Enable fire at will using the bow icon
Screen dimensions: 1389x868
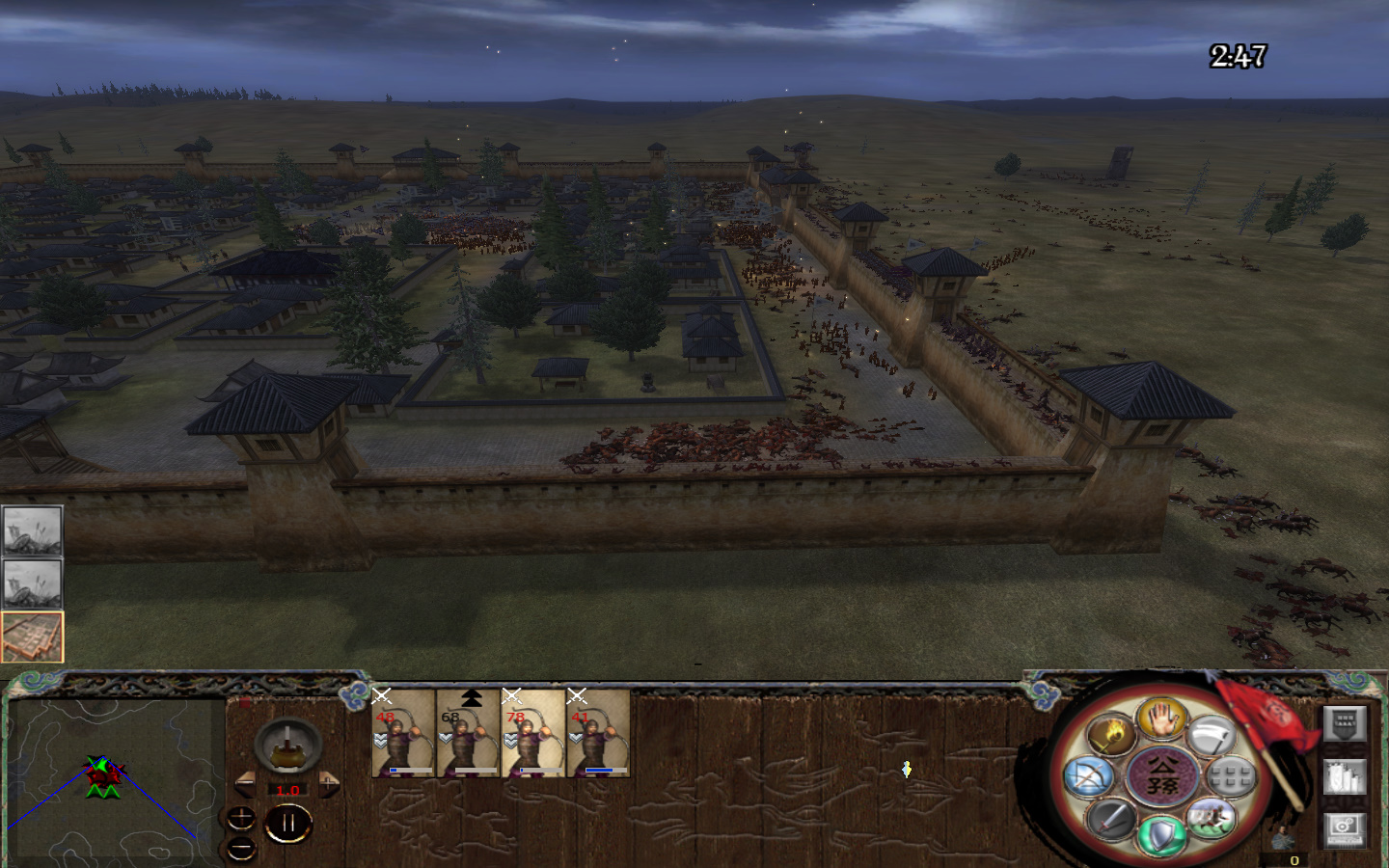(x=1089, y=777)
